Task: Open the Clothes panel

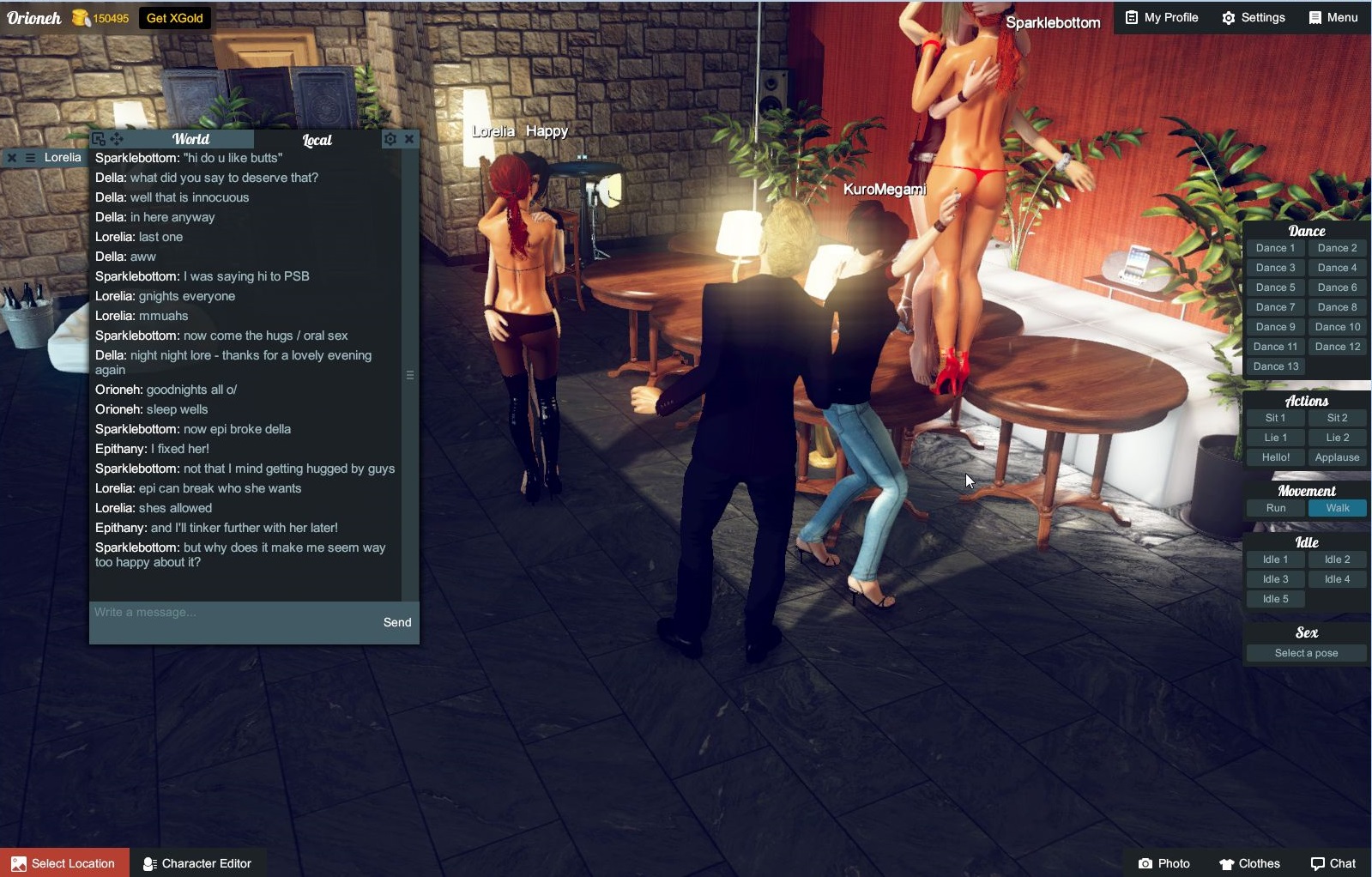Action: click(x=1249, y=863)
